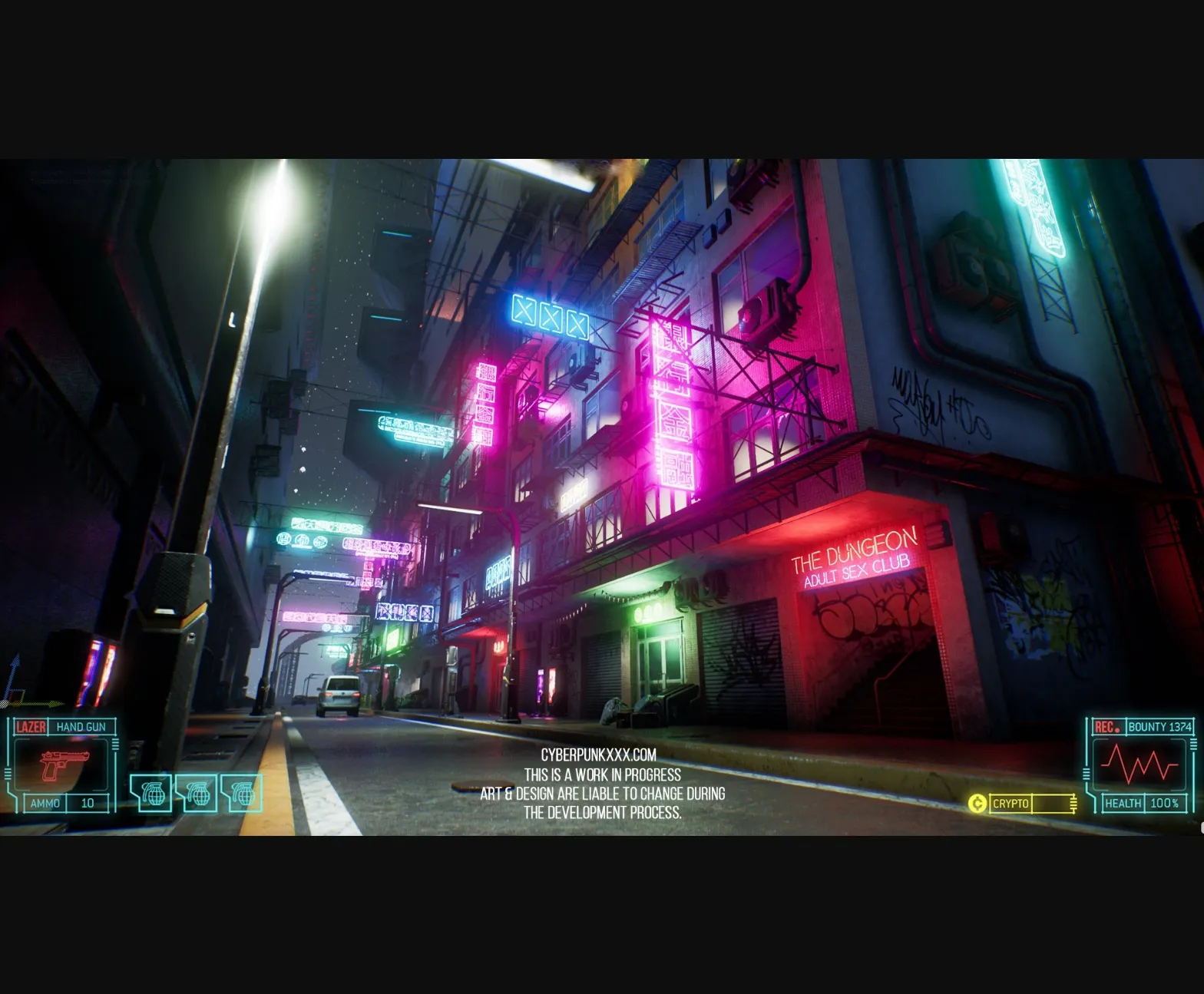Expand the tick marks beside the weapon panel
This screenshot has width=1204, height=994.
tap(114, 744)
